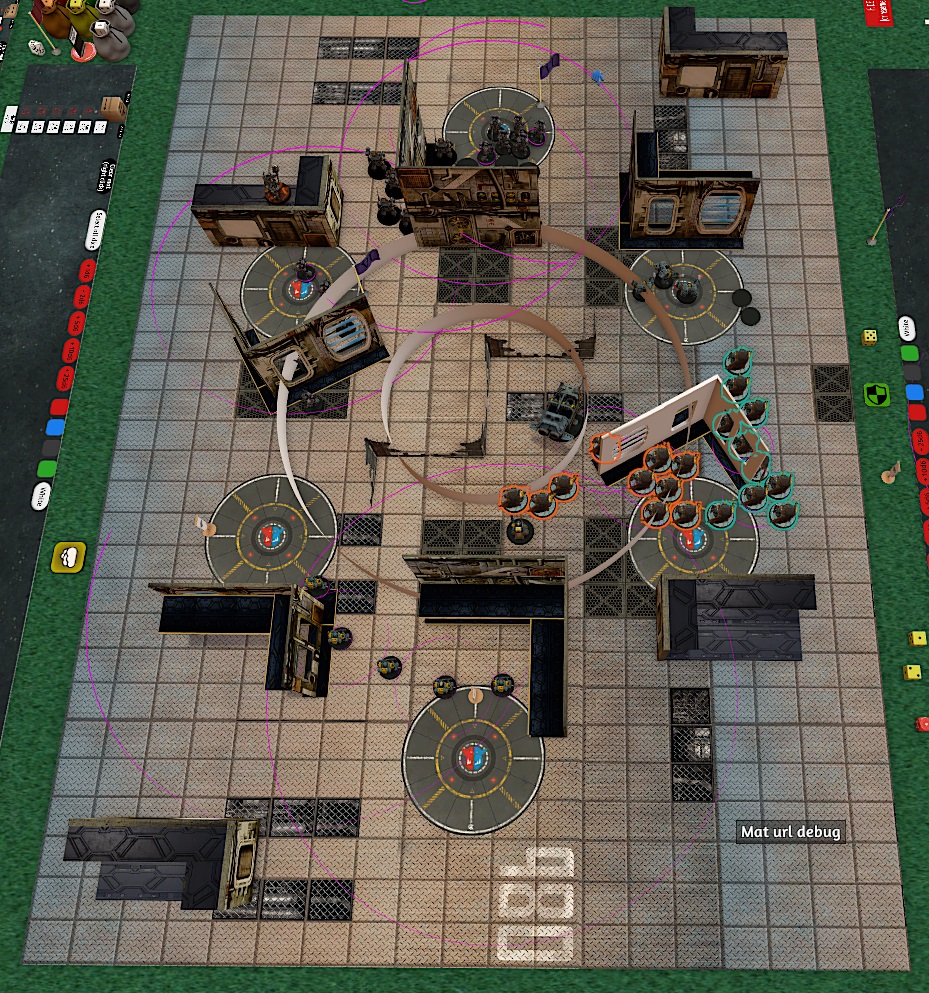
Task: Click the green shield button
Action: pos(877,393)
